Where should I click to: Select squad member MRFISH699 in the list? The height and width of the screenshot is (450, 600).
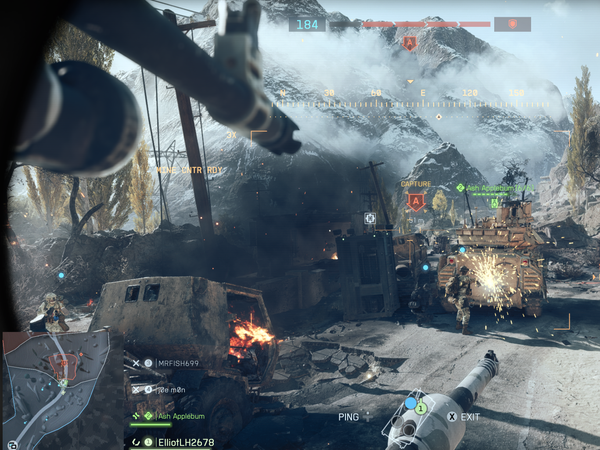[178, 363]
